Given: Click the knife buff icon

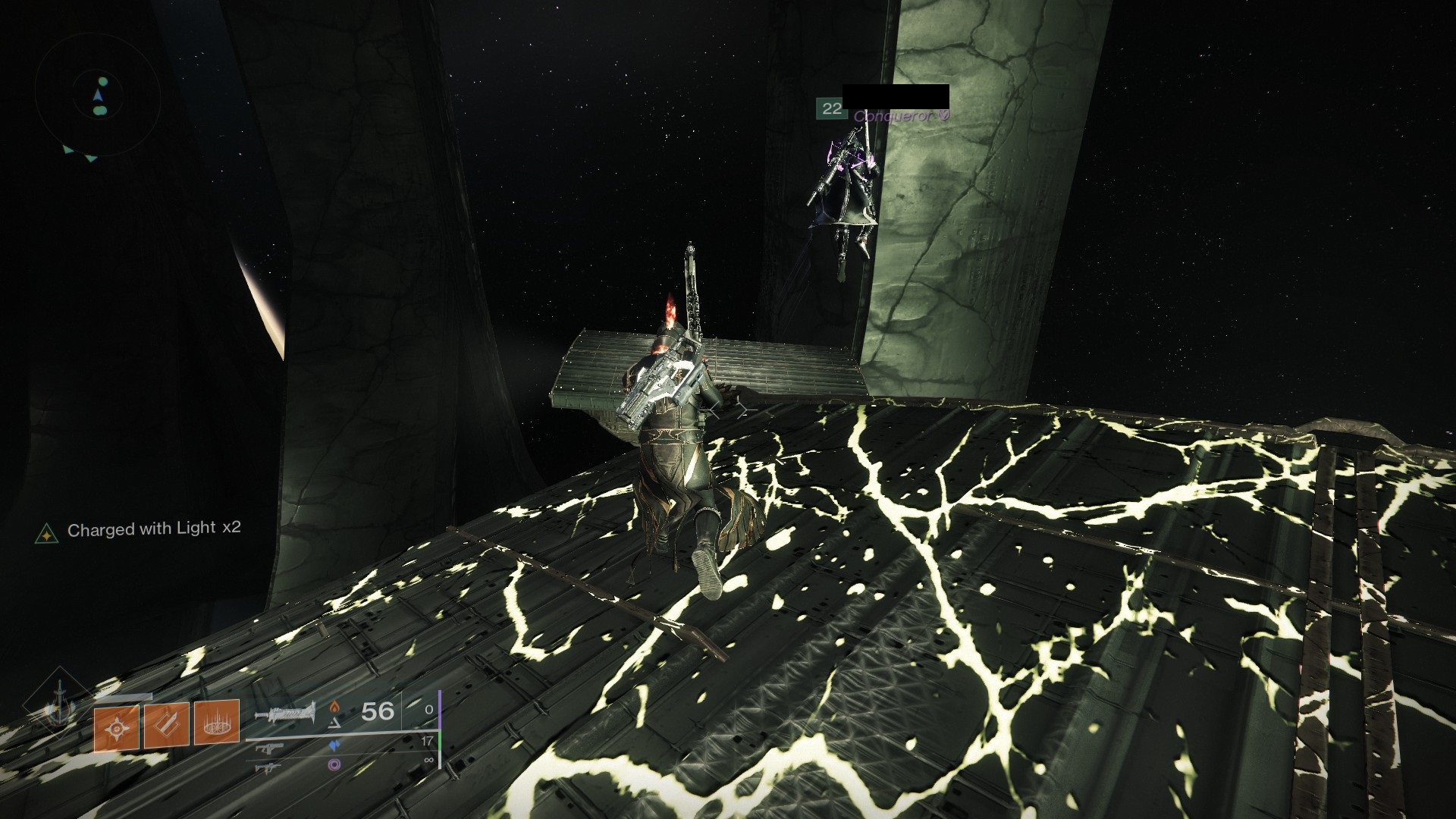Looking at the screenshot, I should coord(166,726).
